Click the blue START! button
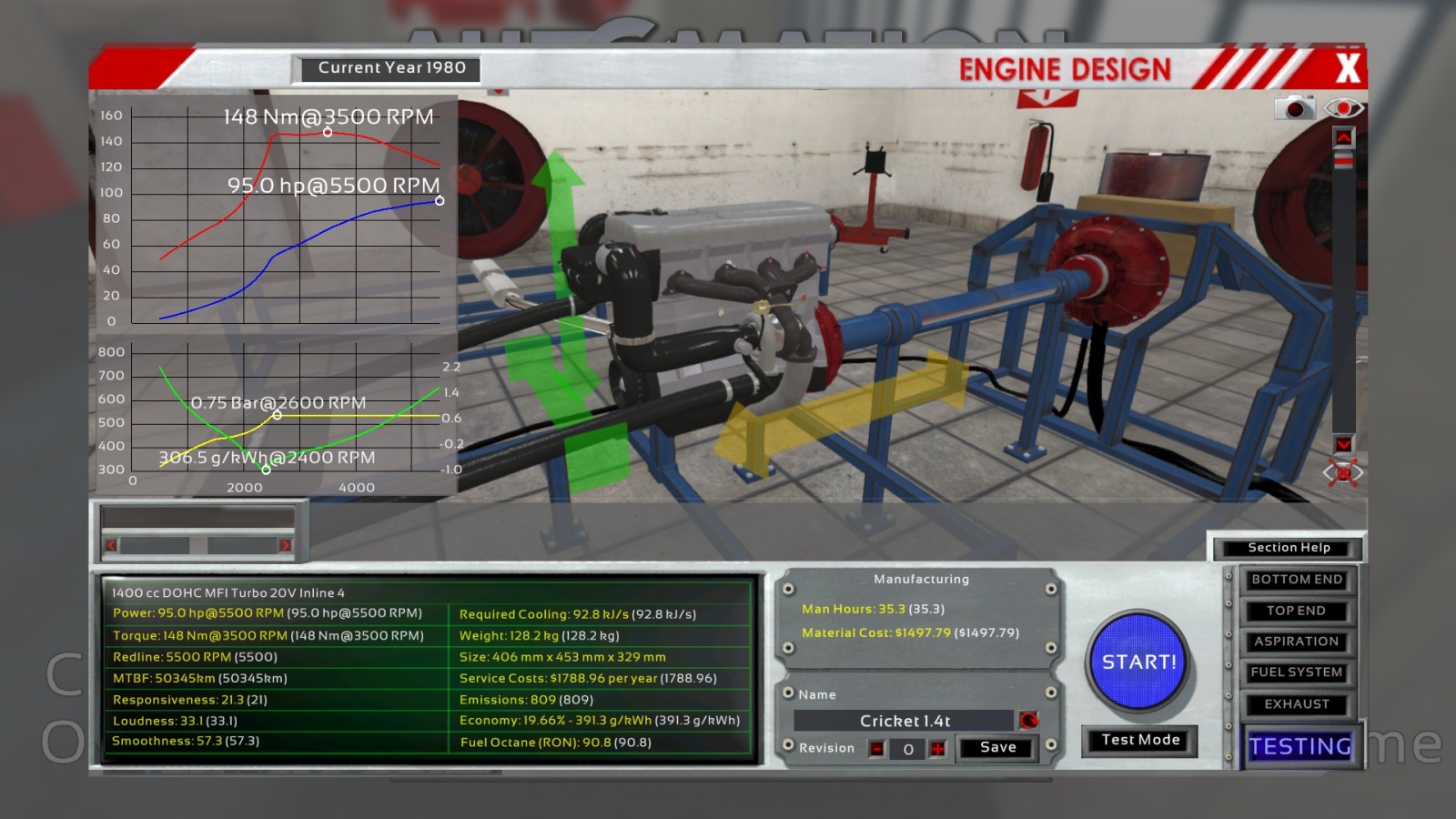This screenshot has width=1456, height=819. 1139,662
